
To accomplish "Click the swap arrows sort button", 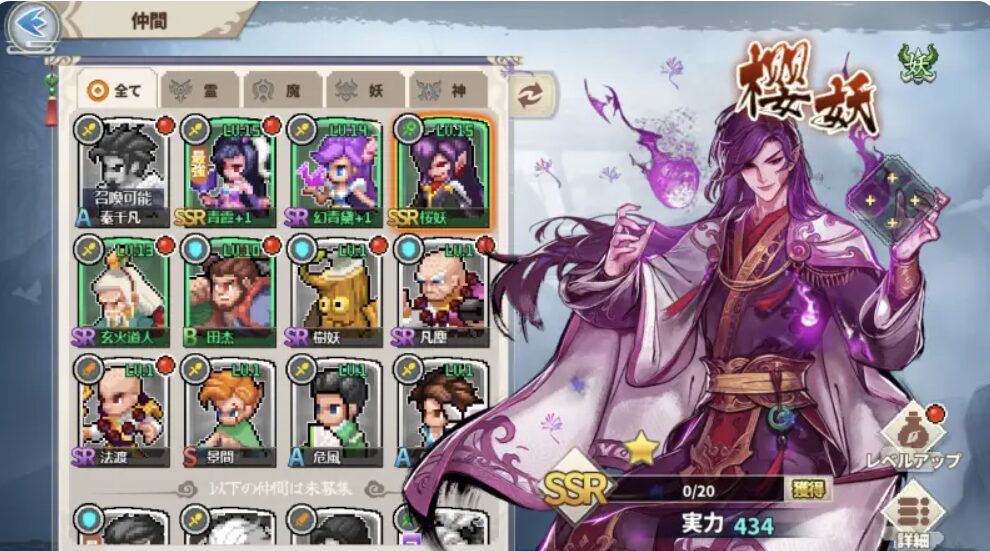I will [532, 92].
